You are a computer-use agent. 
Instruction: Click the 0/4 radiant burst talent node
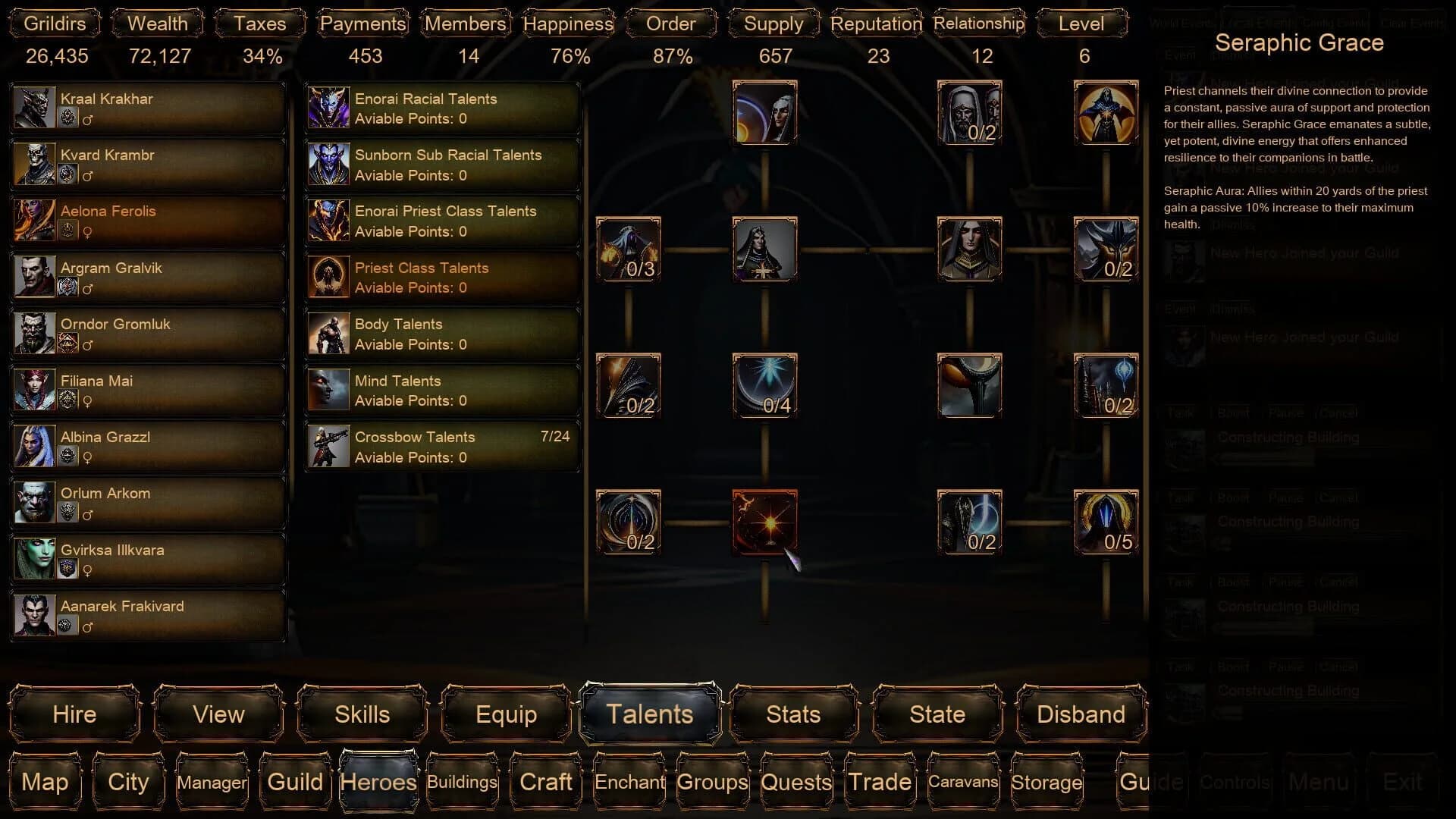point(764,387)
